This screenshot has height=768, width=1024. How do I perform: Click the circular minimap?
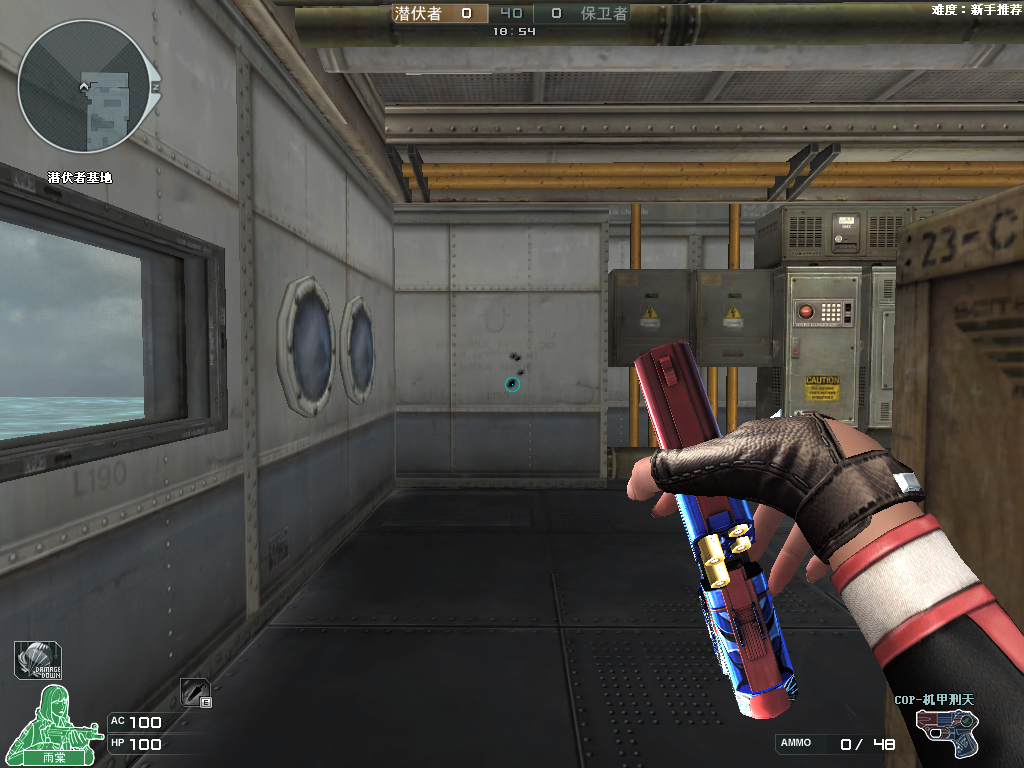click(83, 88)
